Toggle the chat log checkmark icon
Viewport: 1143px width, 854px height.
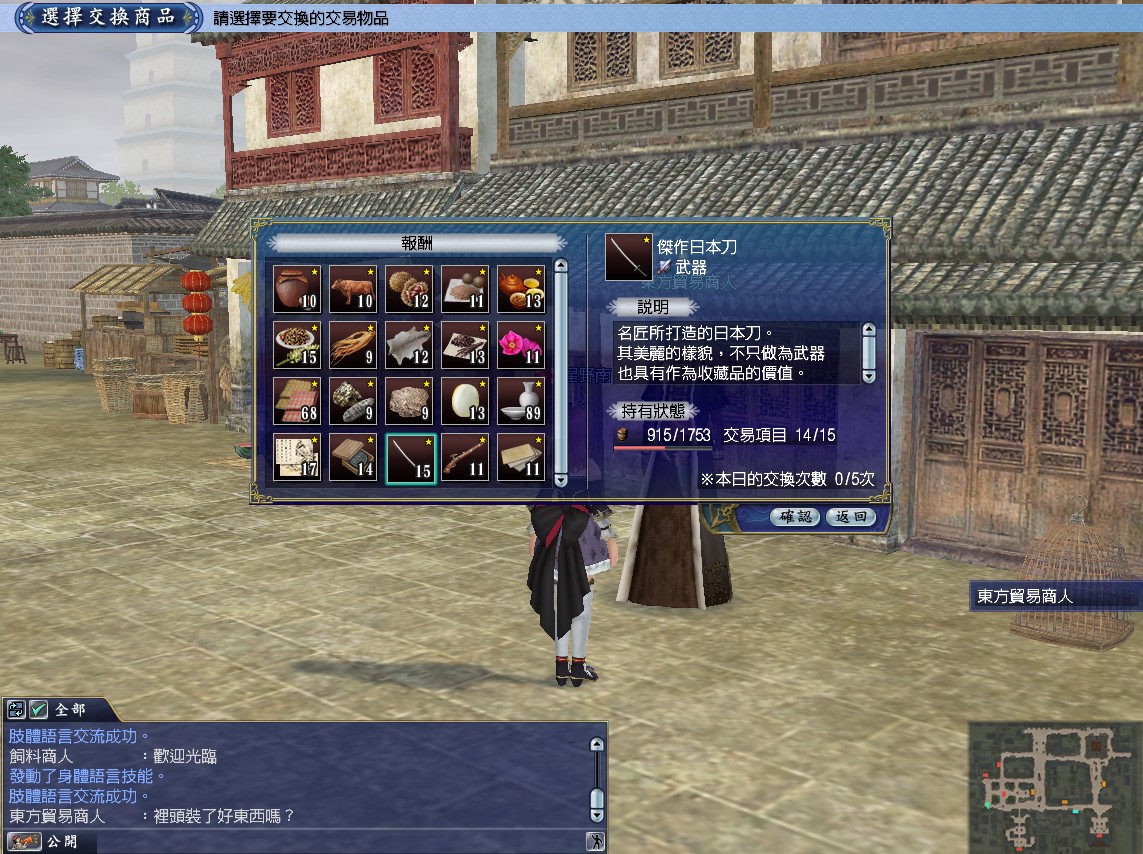(39, 710)
